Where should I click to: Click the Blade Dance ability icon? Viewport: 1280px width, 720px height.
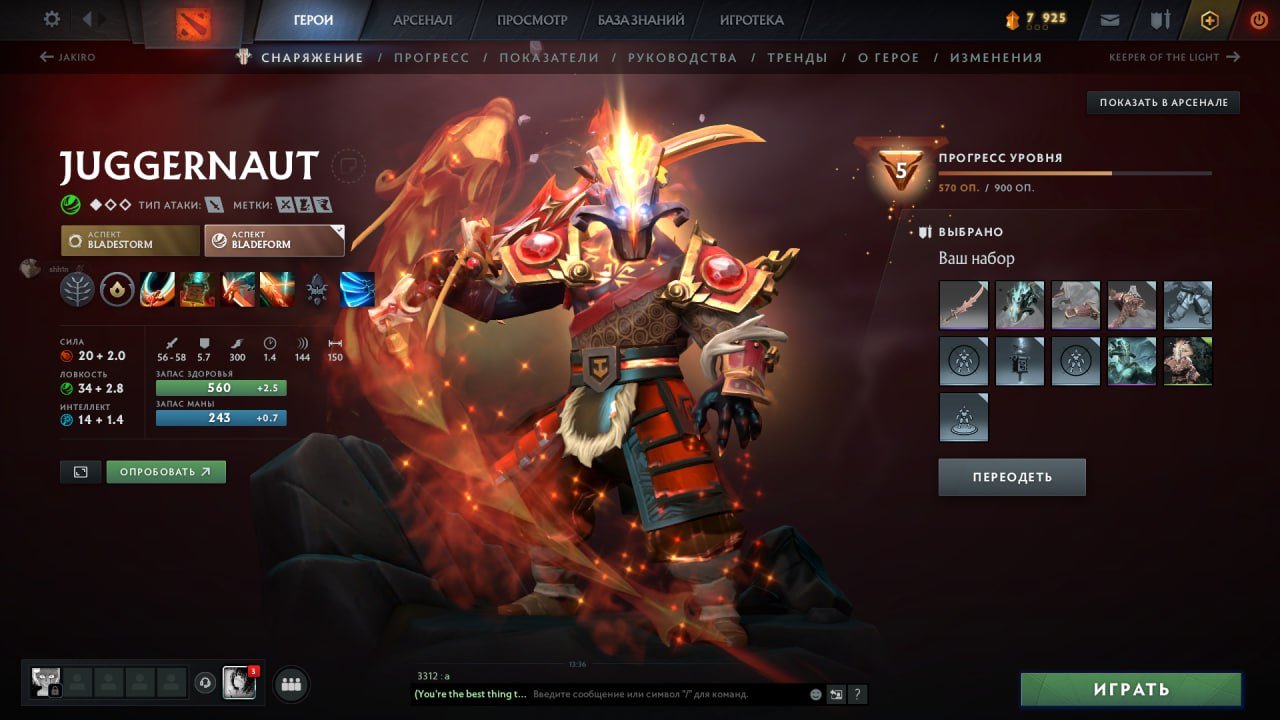pos(237,288)
